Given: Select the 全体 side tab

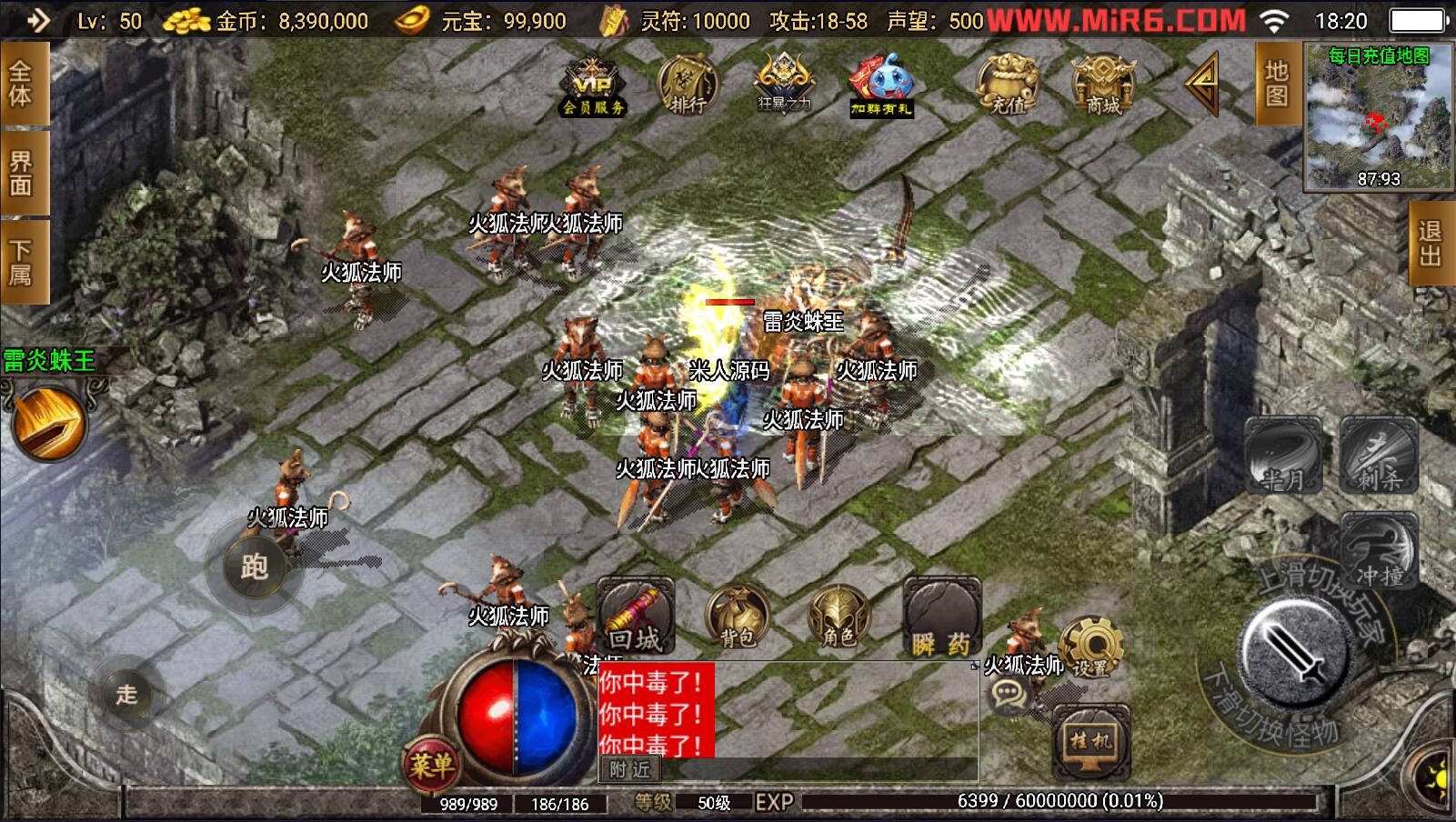Looking at the screenshot, I should coord(22,84).
